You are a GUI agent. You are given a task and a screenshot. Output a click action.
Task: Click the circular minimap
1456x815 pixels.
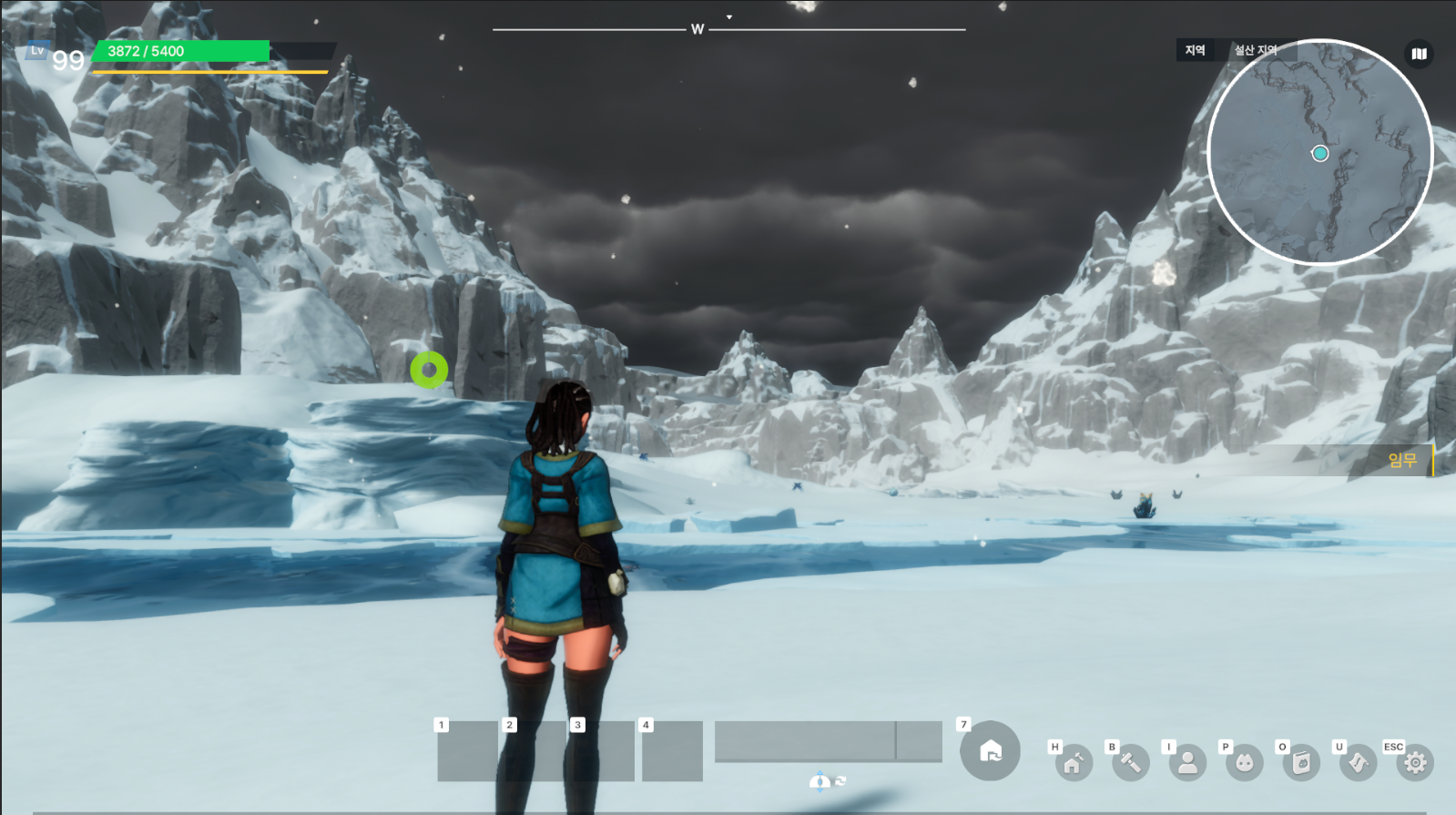[x=1319, y=152]
